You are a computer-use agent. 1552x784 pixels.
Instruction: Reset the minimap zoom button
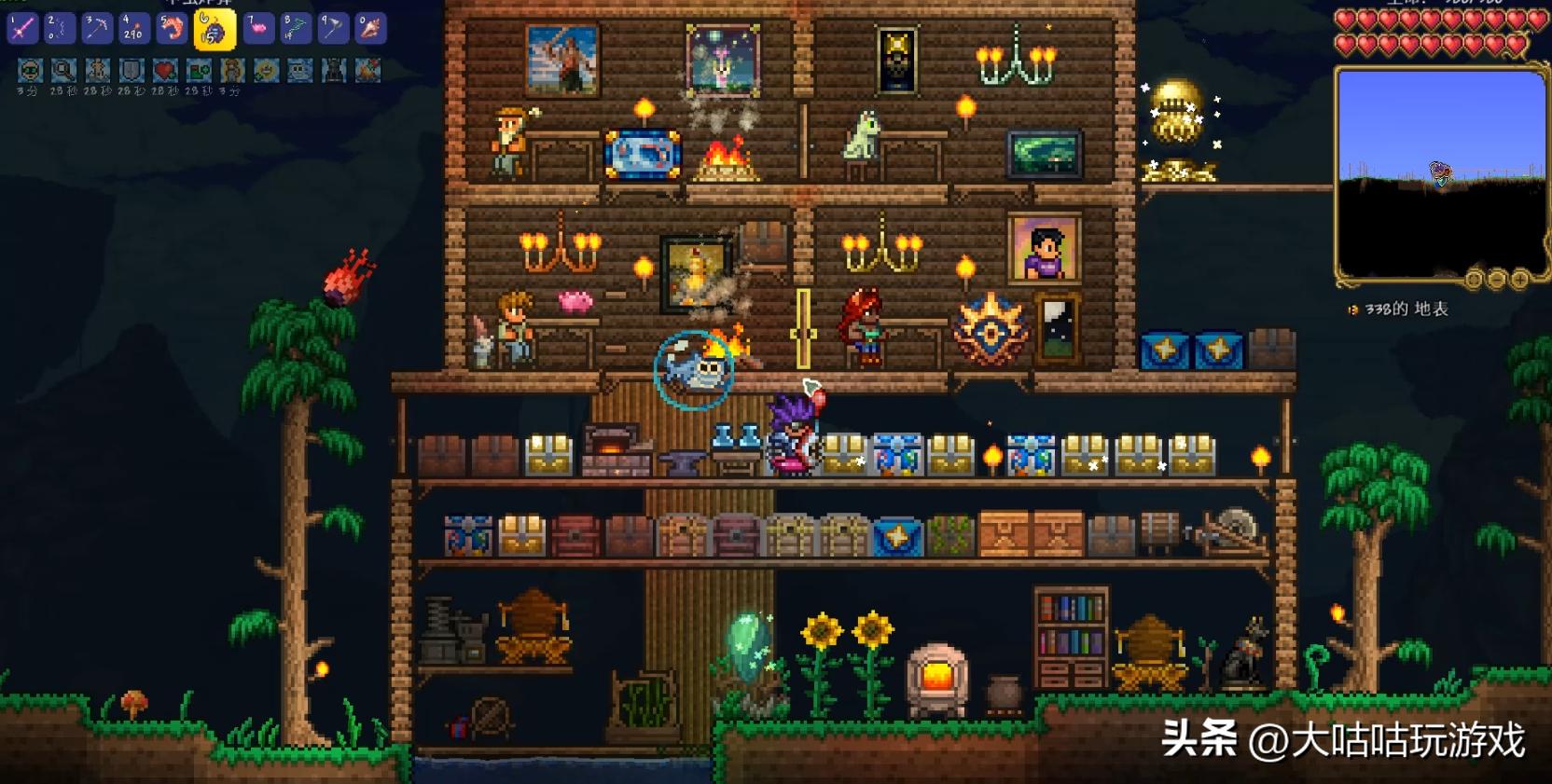point(1475,279)
